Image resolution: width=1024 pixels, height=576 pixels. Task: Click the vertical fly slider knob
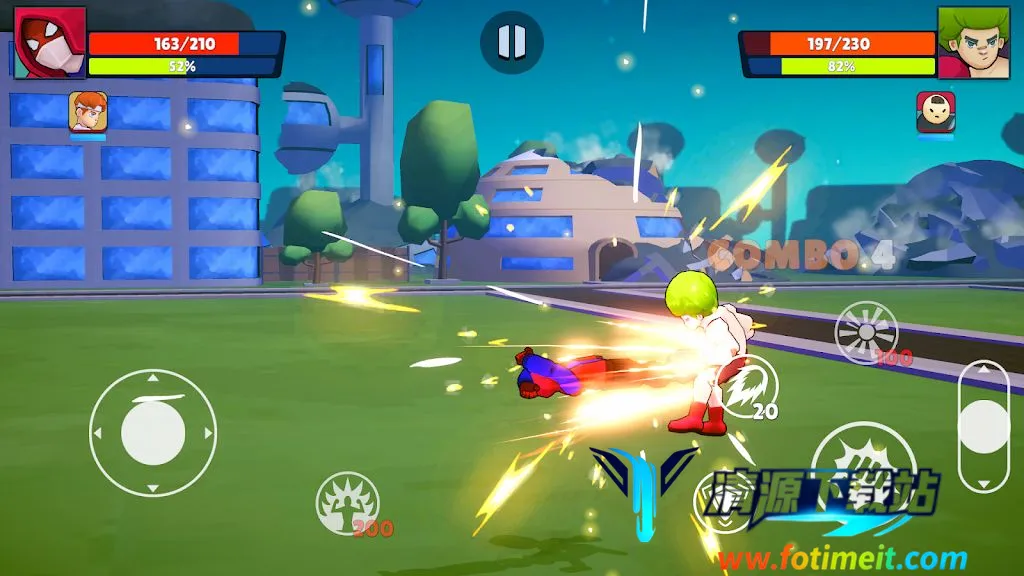click(983, 427)
